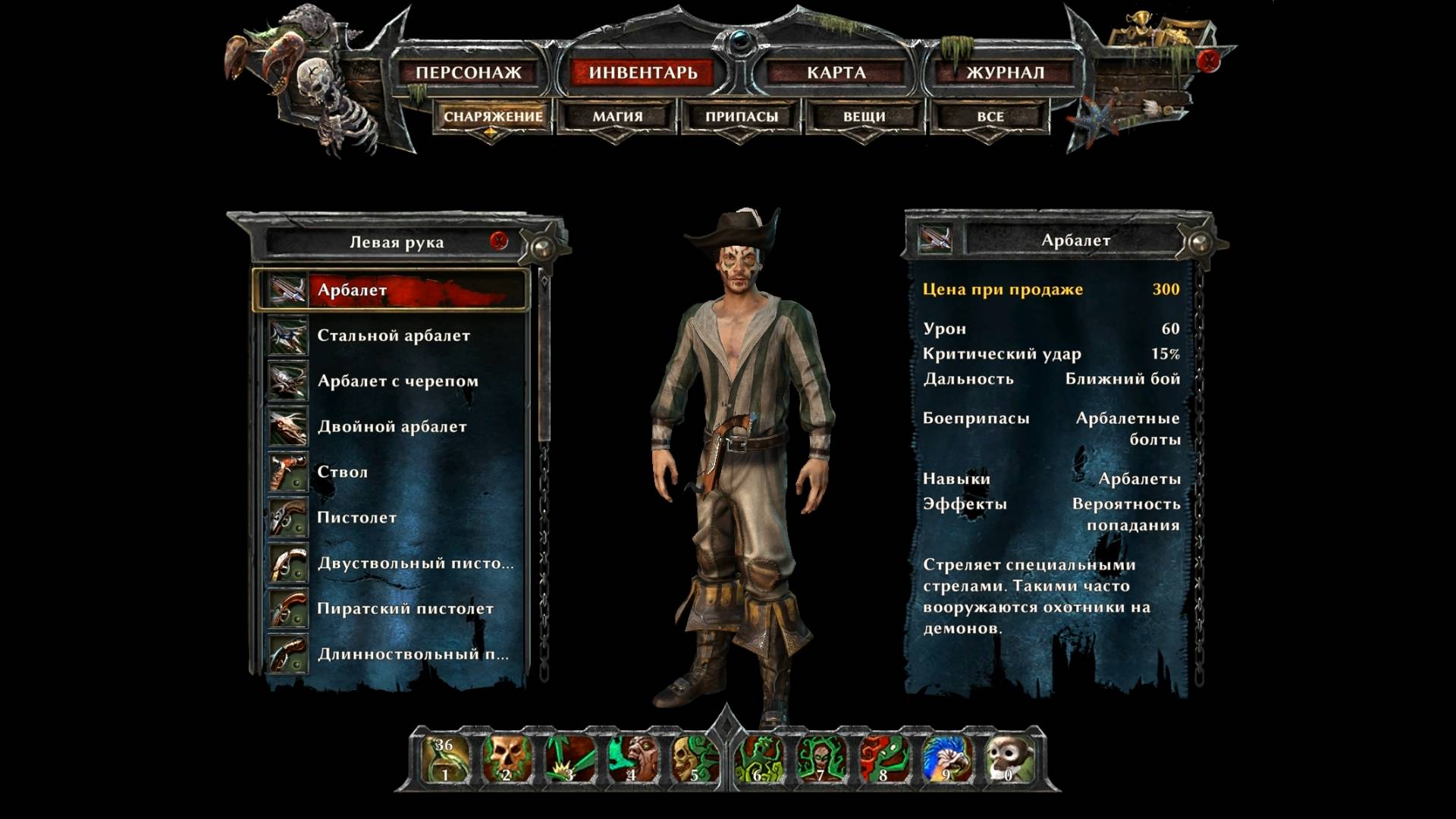Image resolution: width=1456 pixels, height=819 pixels.
Task: Click the Пистолет flintlock icon in the list
Action: coord(285,517)
